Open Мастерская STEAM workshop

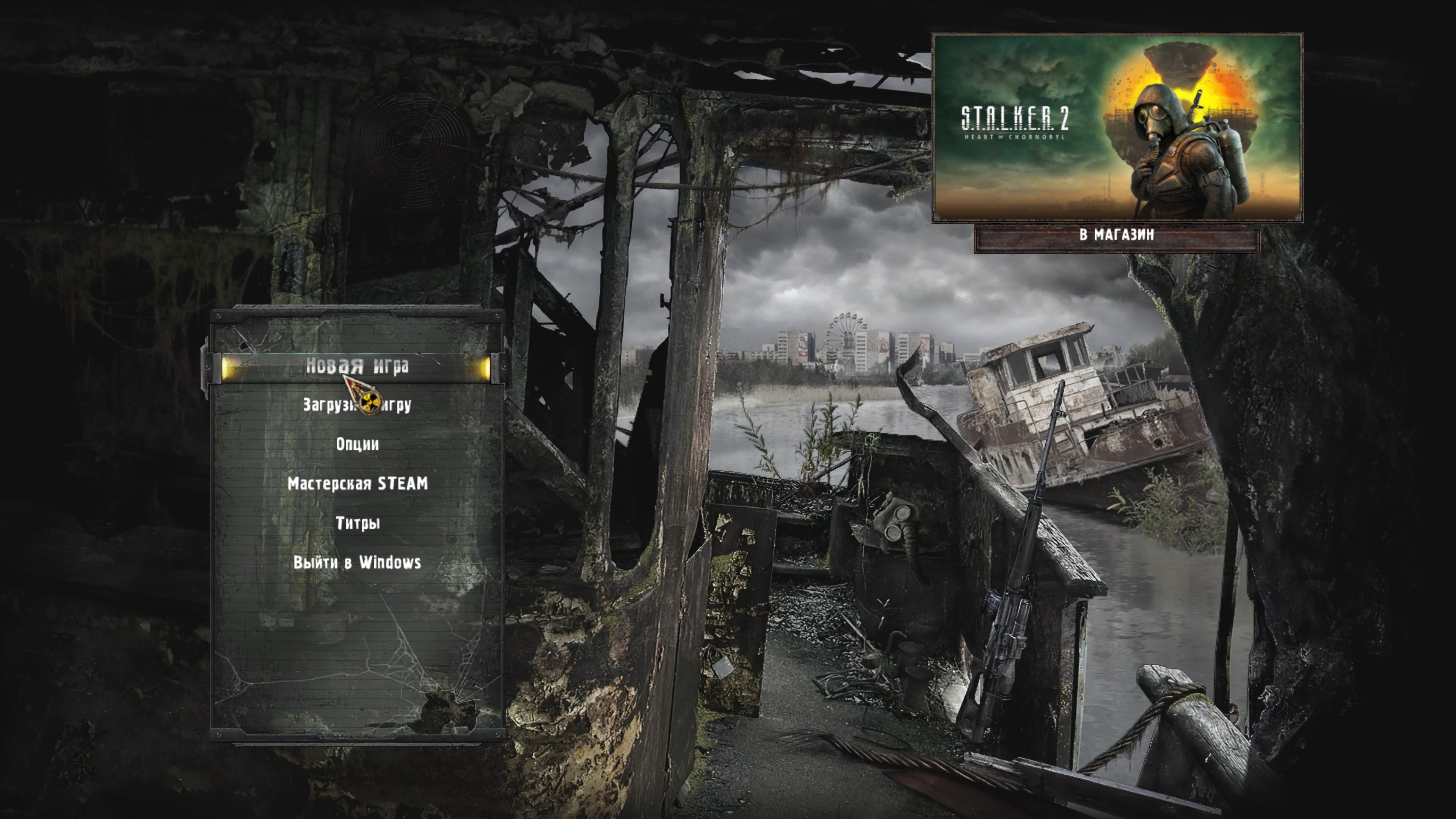357,484
